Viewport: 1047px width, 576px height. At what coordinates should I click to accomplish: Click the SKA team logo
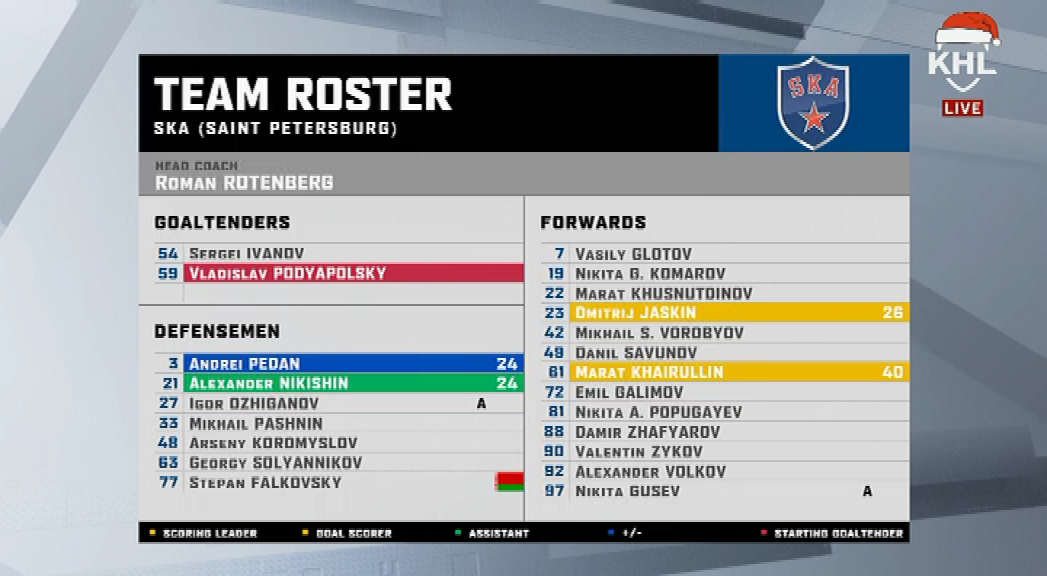813,103
